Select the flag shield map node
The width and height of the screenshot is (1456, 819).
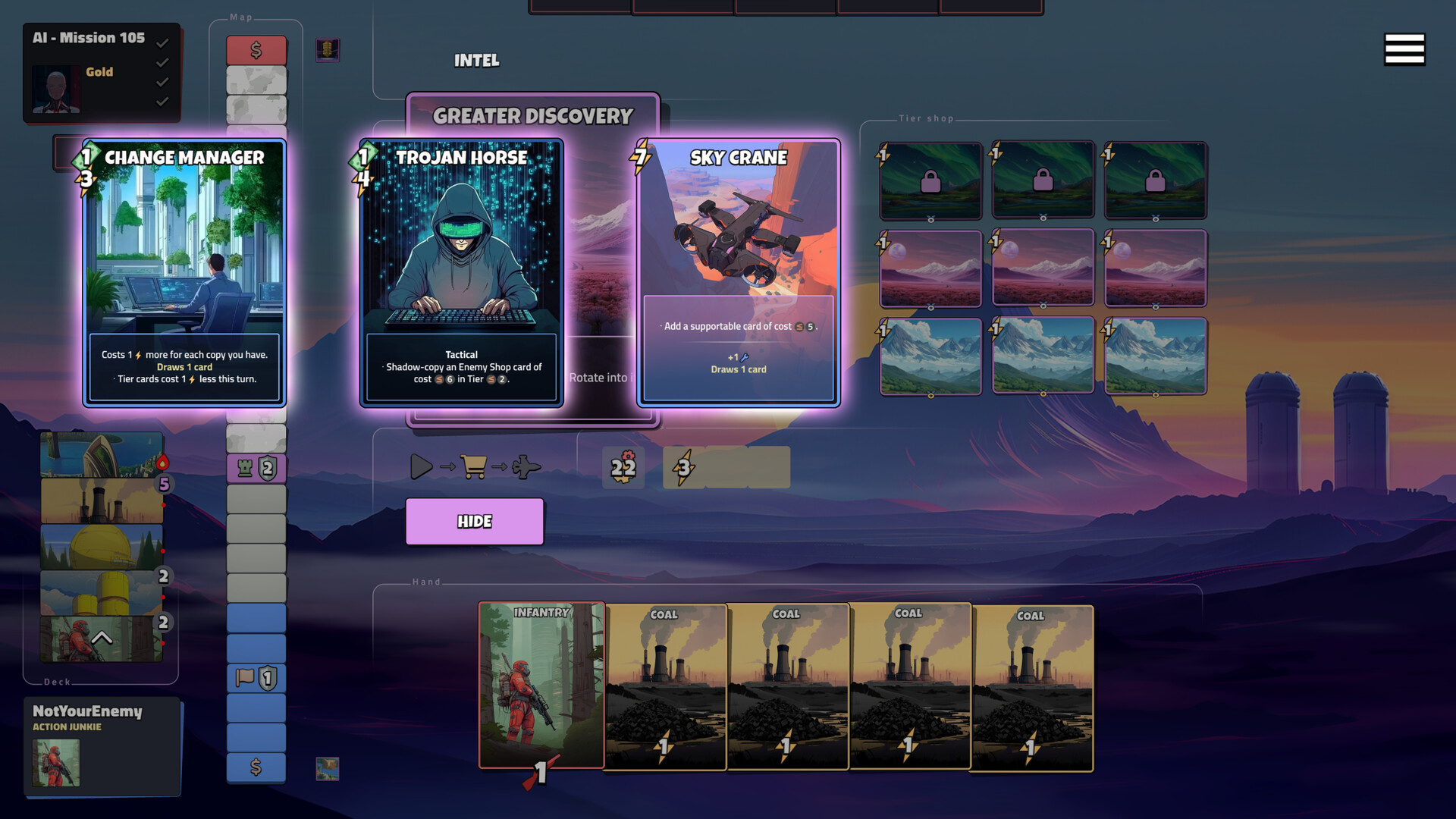tap(256, 678)
